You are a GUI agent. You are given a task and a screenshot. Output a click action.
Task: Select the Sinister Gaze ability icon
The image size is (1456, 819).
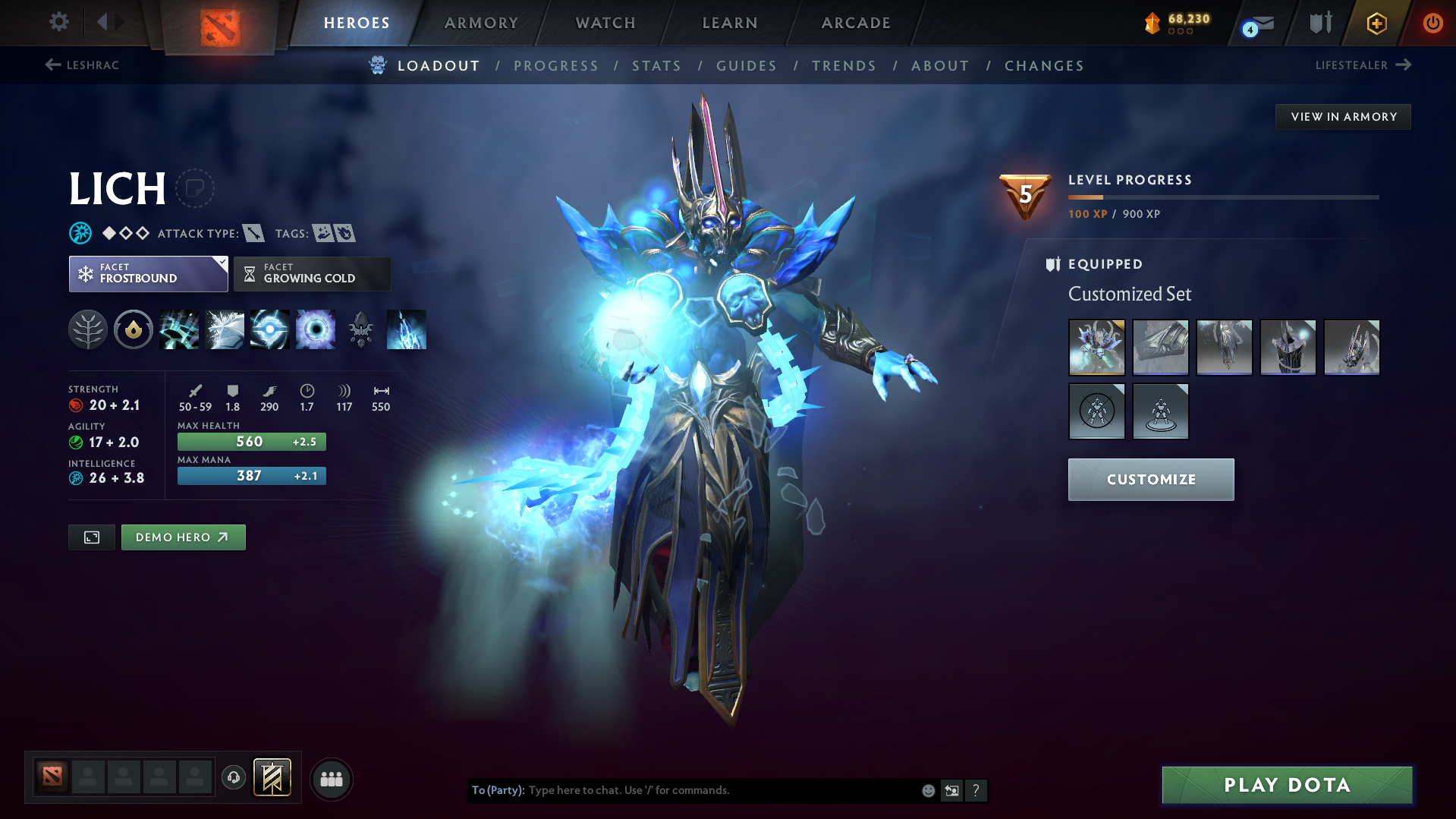click(x=270, y=329)
